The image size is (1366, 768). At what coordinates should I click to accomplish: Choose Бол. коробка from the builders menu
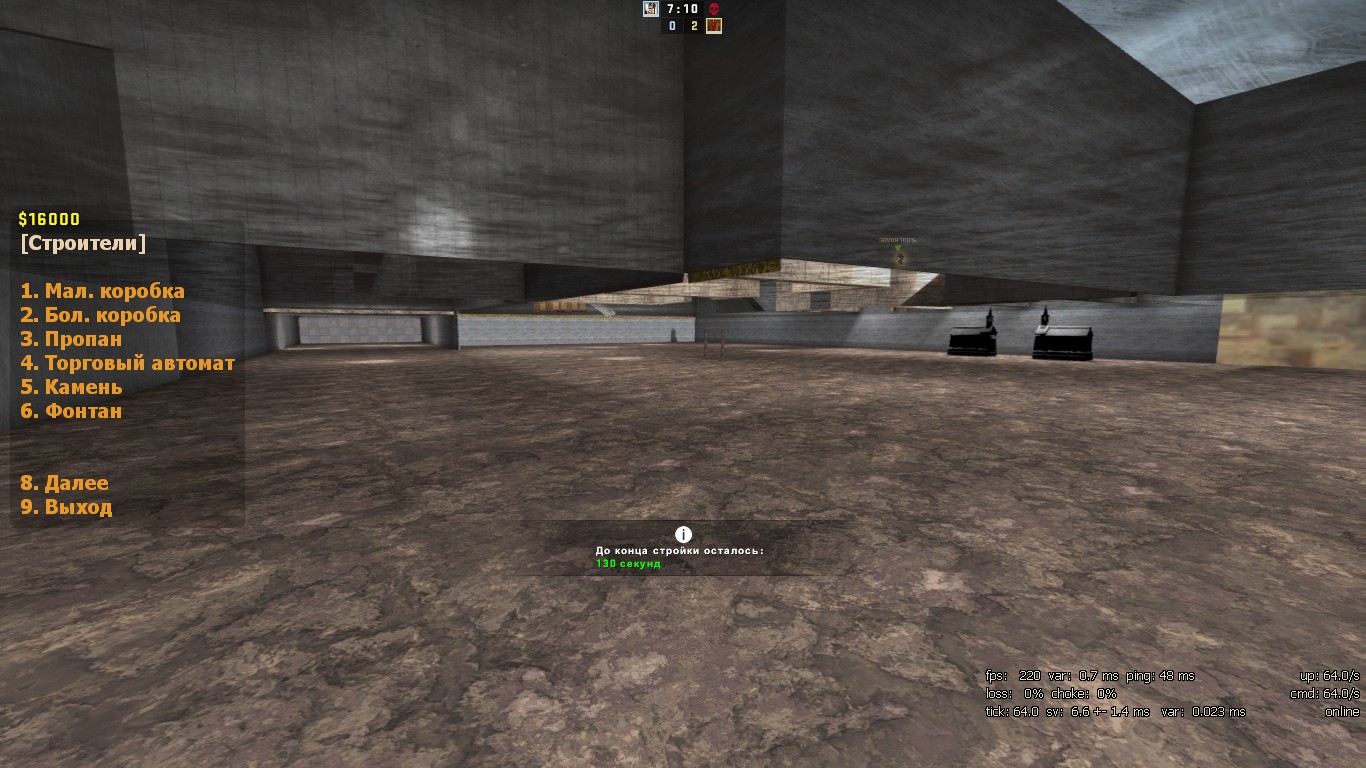[100, 315]
